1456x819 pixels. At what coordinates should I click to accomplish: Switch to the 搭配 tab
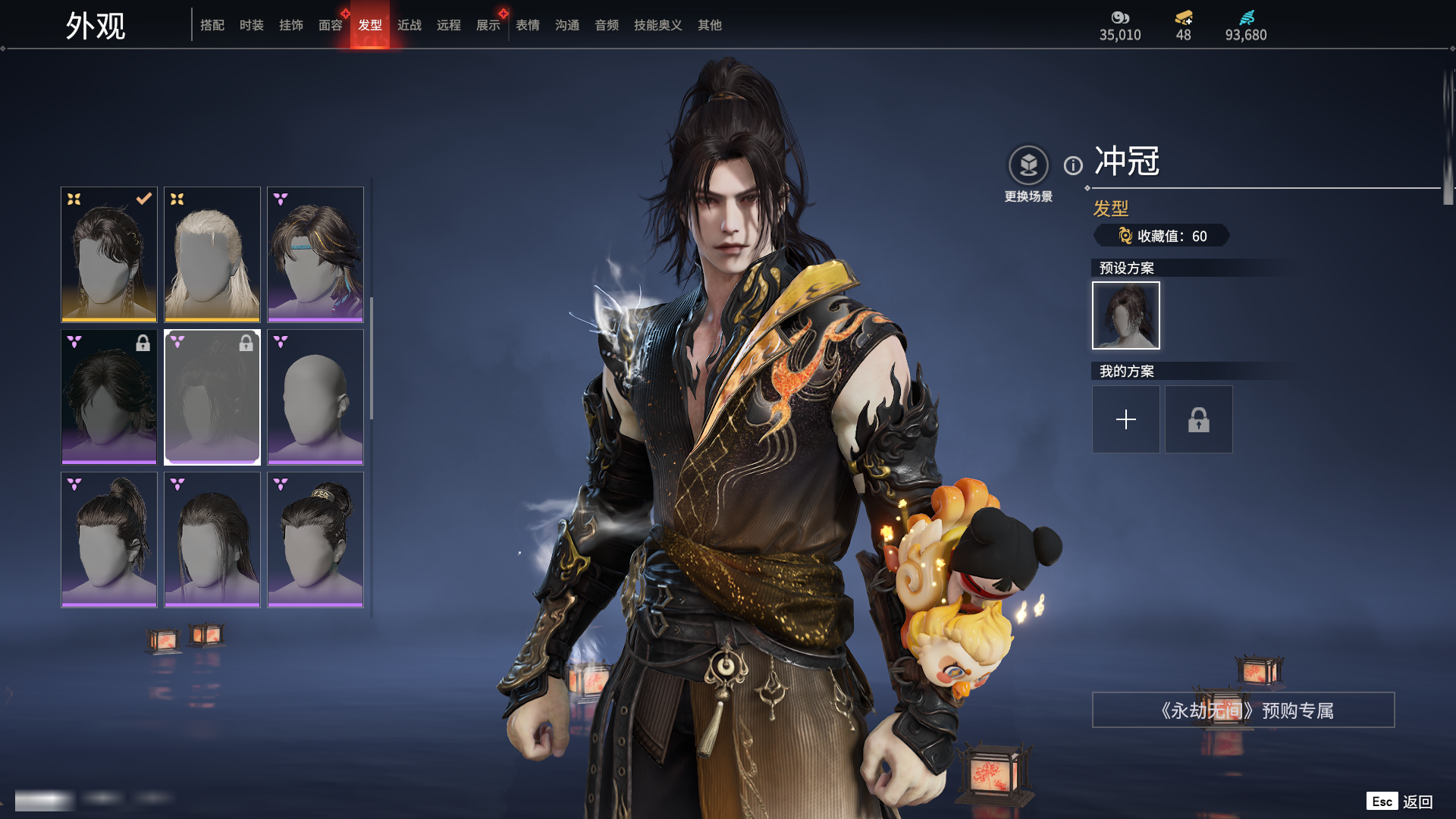tap(212, 25)
